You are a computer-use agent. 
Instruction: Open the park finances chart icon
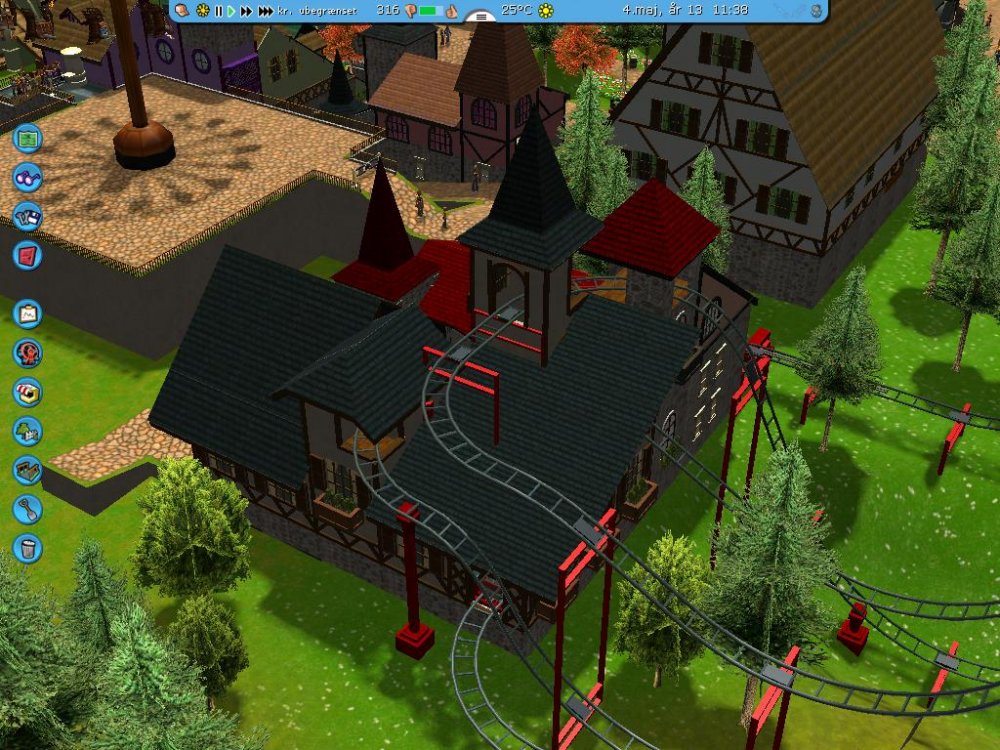[28, 314]
